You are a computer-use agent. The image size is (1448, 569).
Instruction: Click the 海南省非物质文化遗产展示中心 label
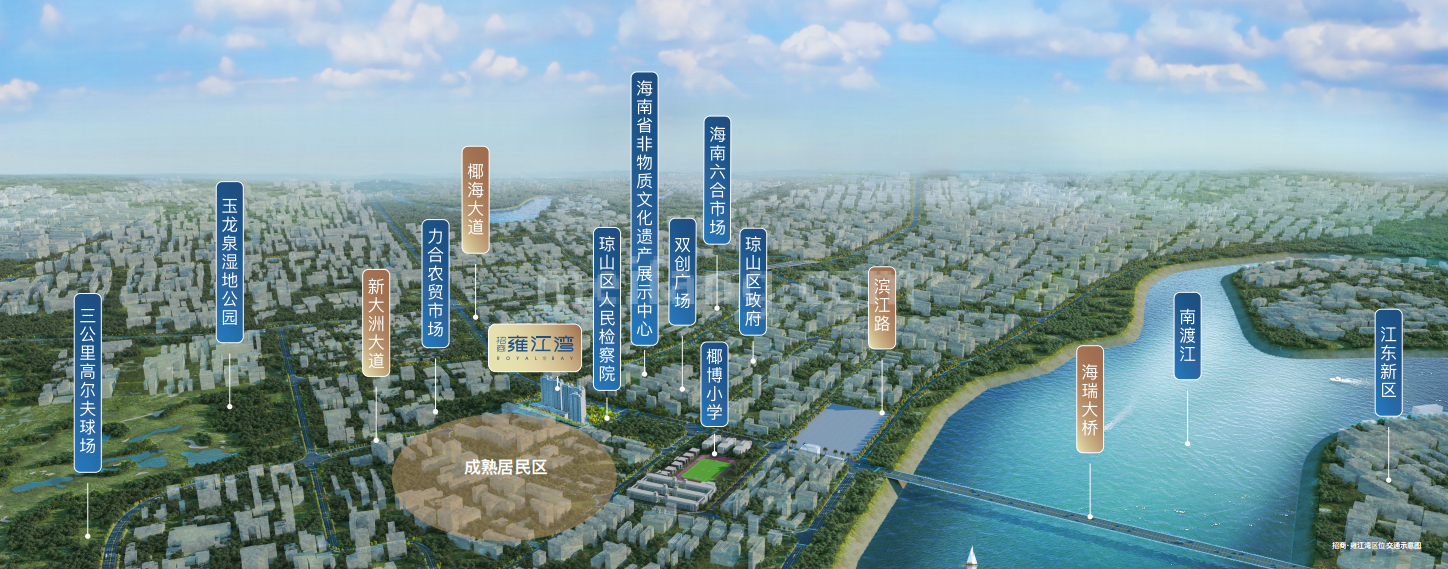tap(645, 208)
